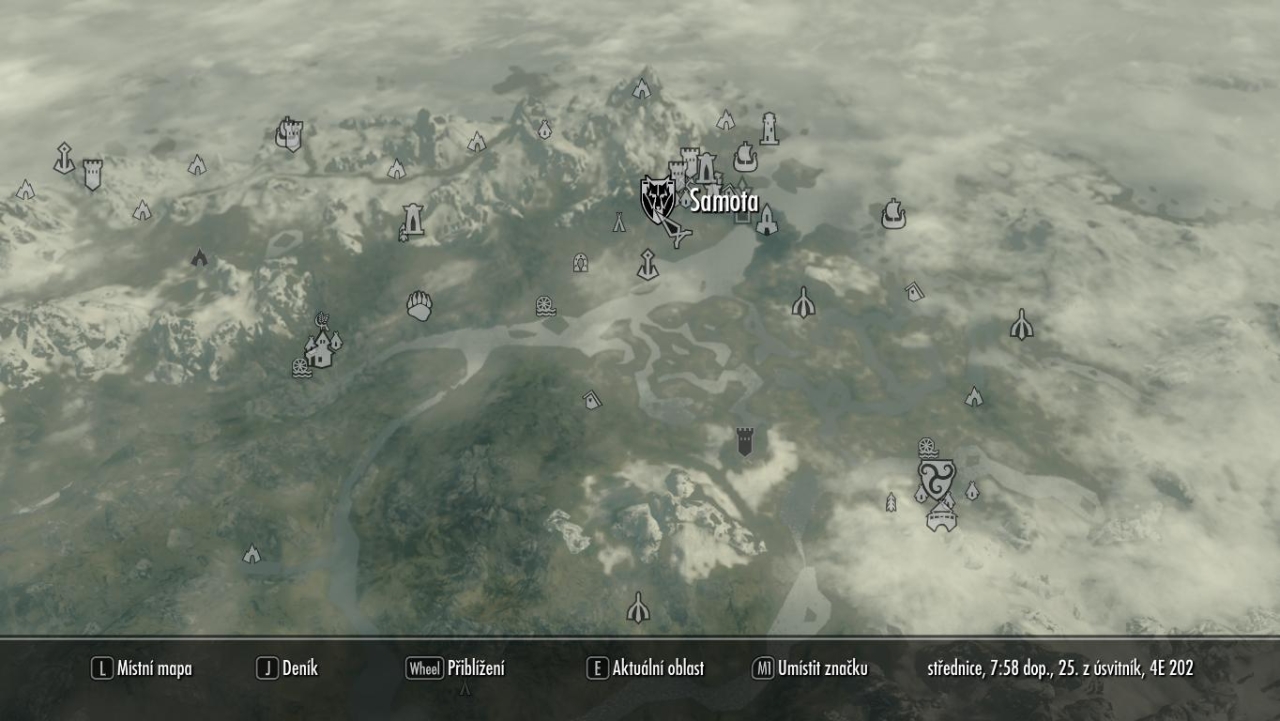Choose the bear paw animal den marker
The image size is (1280, 721).
420,306
